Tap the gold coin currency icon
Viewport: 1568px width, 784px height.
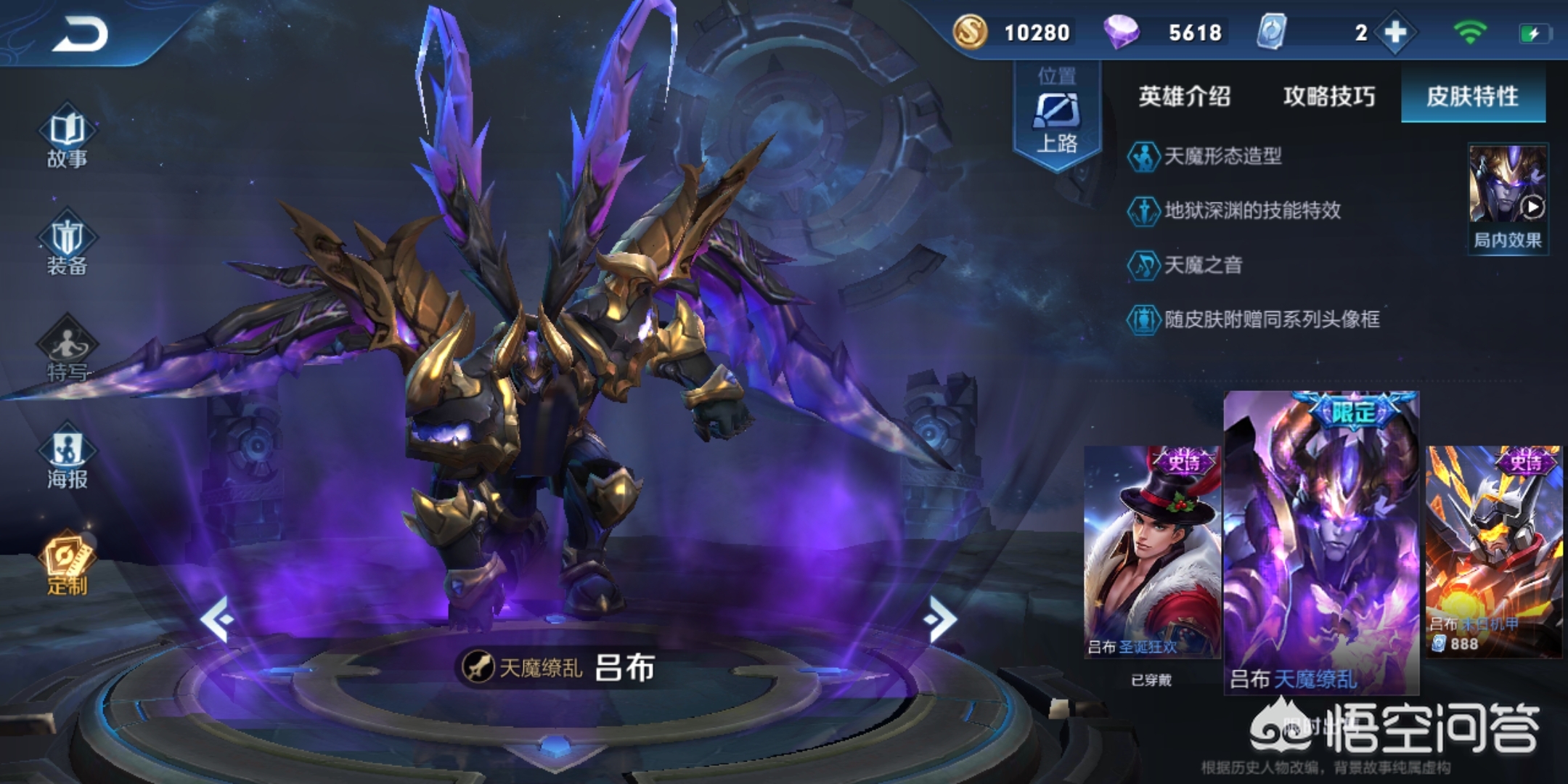point(970,32)
